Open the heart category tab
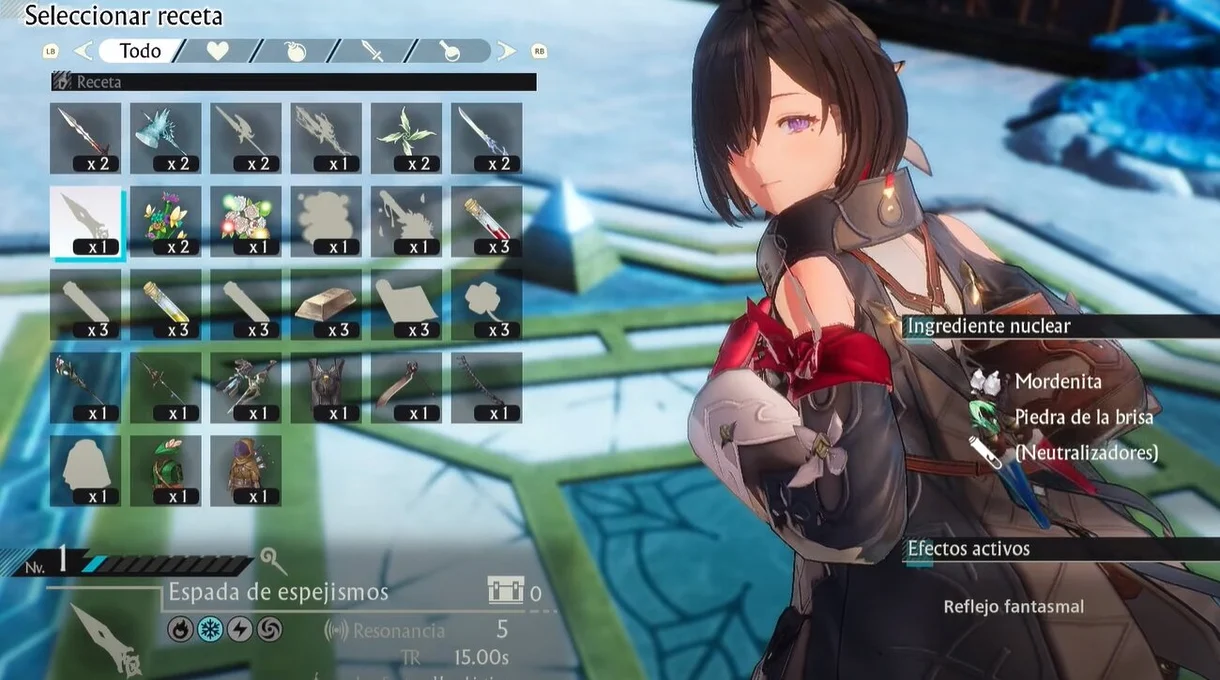The width and height of the screenshot is (1220, 680). click(217, 51)
